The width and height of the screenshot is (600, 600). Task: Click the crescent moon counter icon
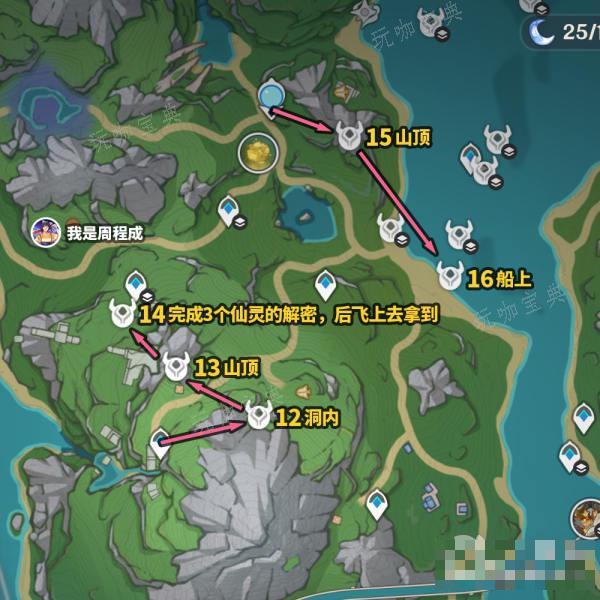542,31
